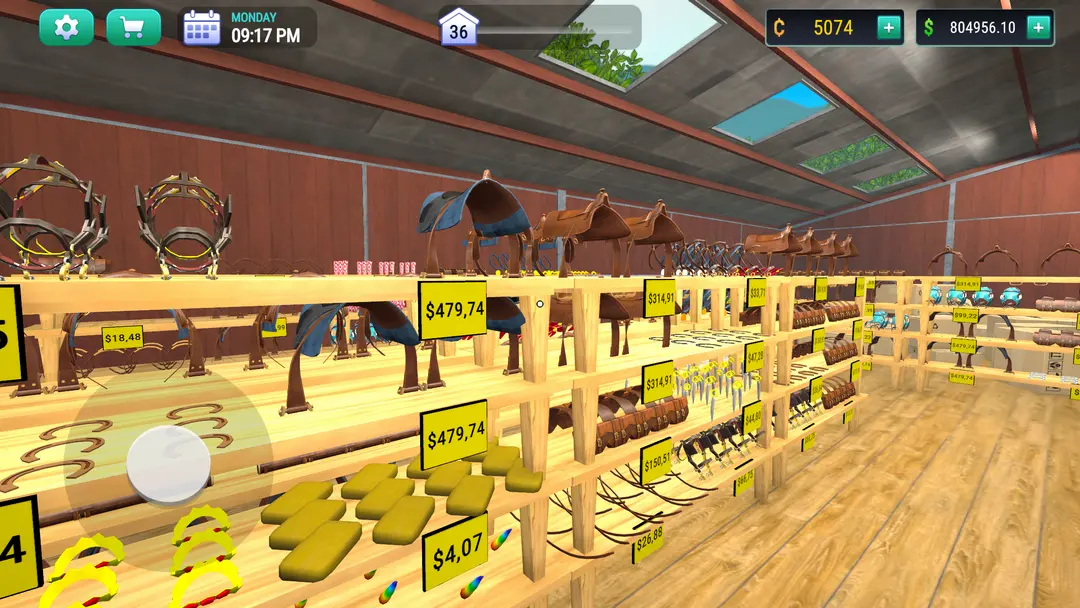Add more dollar cash with plus button
Image resolution: width=1080 pixels, height=608 pixels.
pos(1038,28)
